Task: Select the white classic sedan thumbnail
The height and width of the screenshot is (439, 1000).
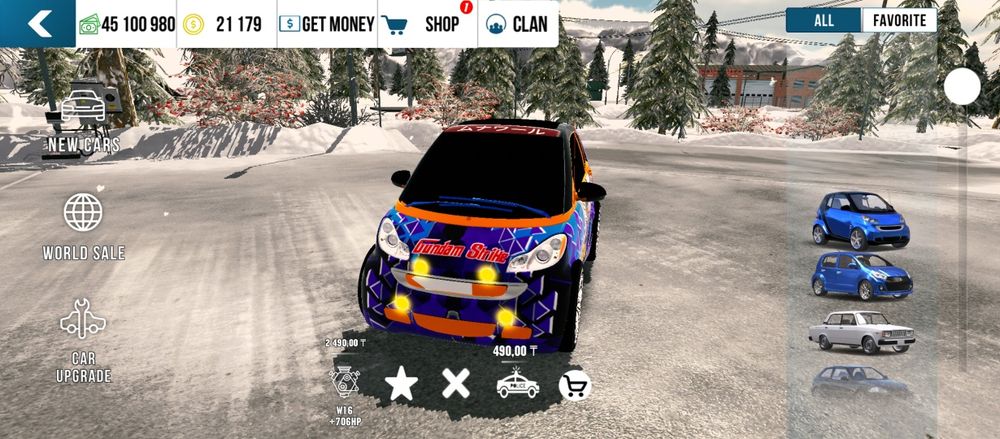Action: [860, 331]
